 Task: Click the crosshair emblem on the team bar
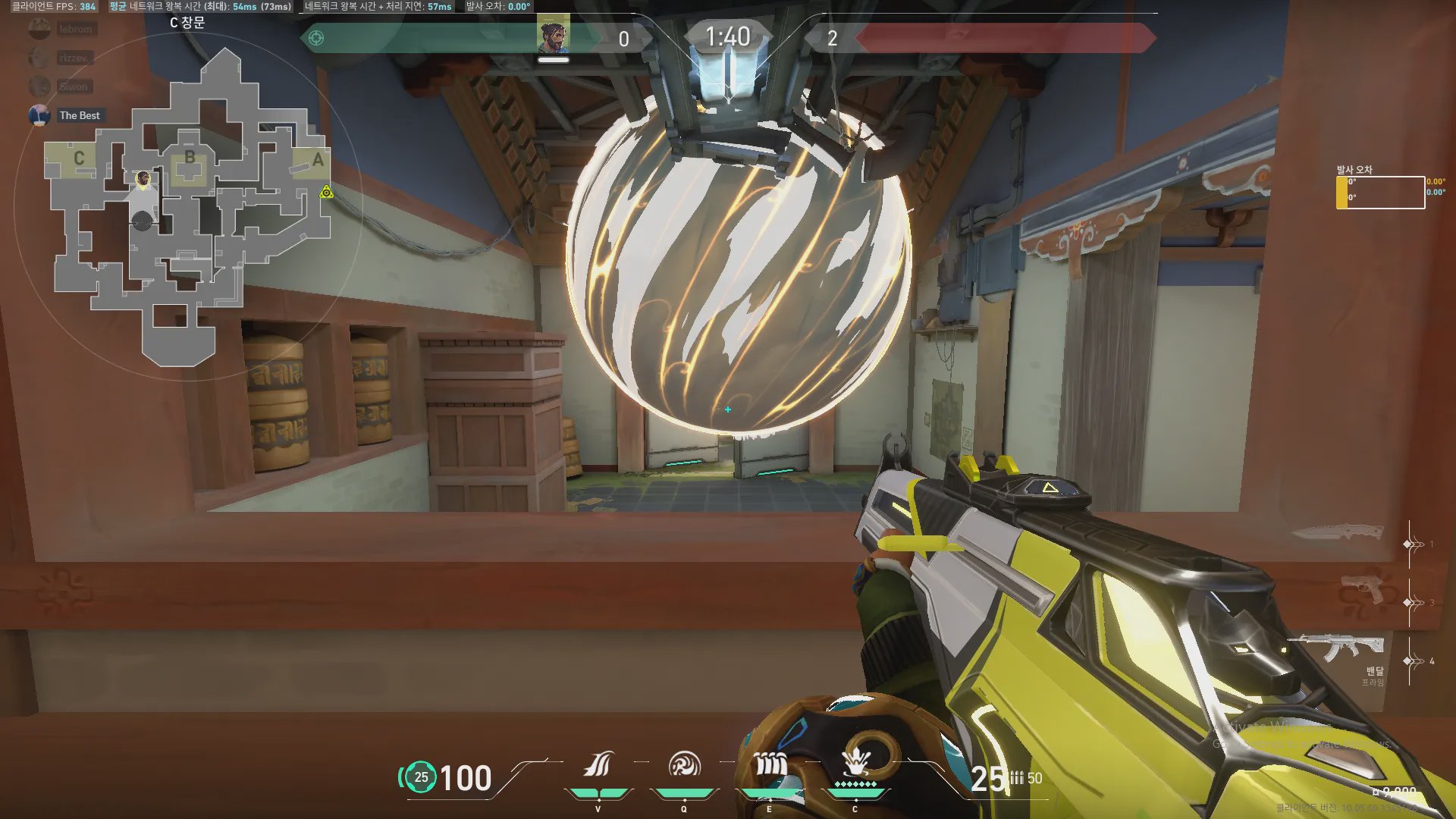click(316, 38)
